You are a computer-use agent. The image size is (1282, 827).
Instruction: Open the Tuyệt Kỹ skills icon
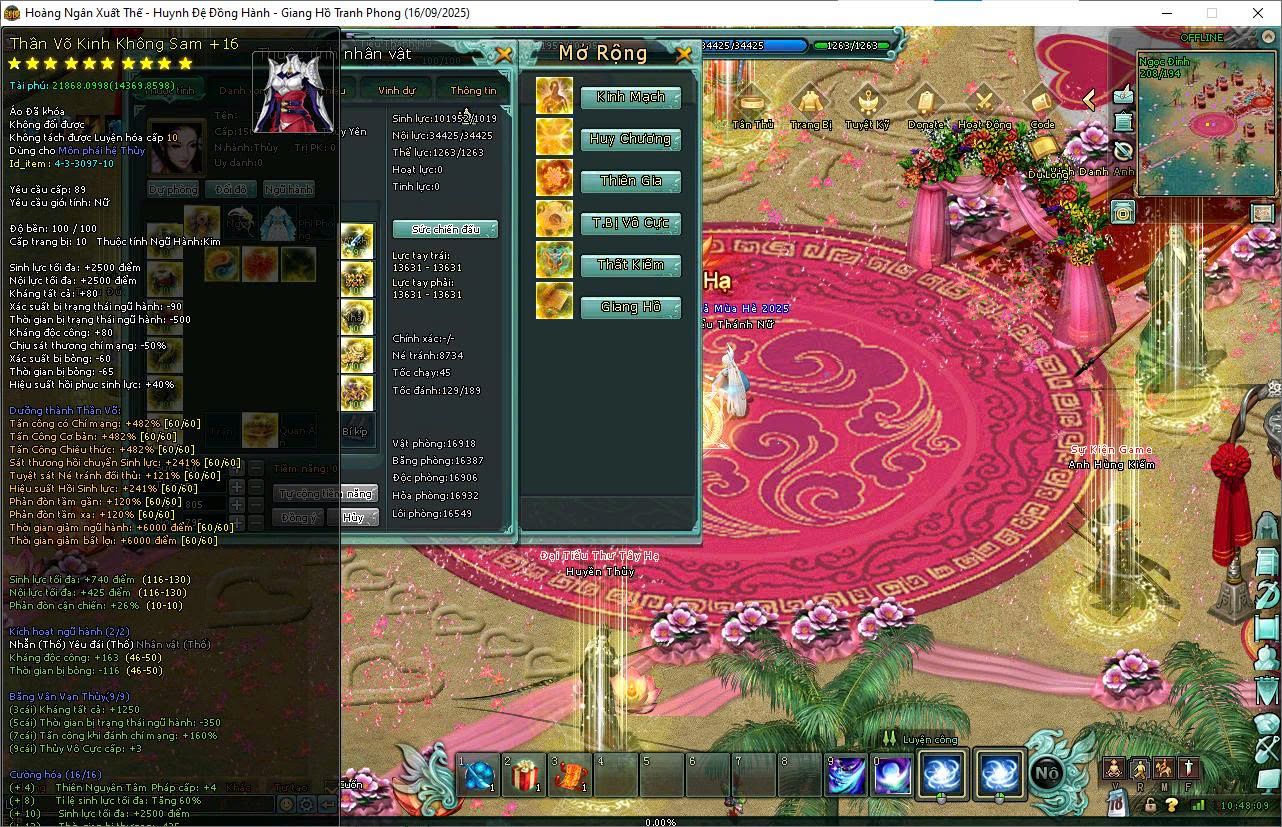point(867,104)
